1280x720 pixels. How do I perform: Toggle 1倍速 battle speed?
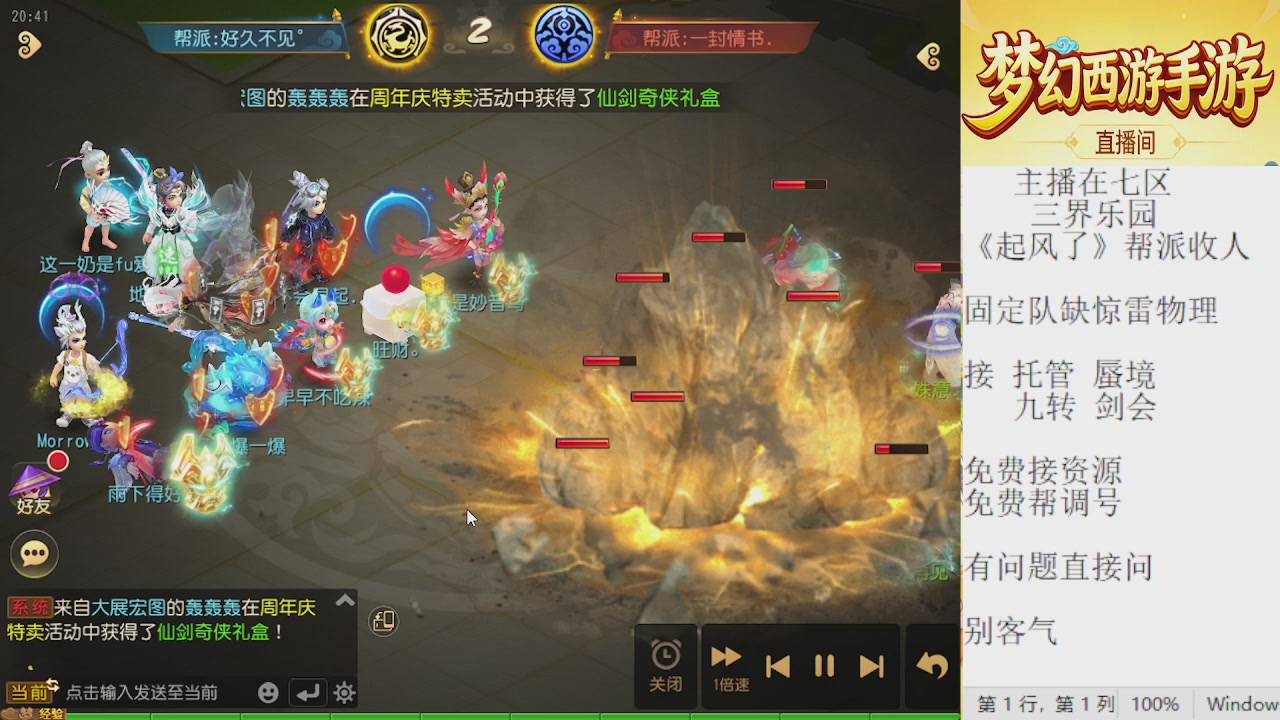click(x=726, y=665)
